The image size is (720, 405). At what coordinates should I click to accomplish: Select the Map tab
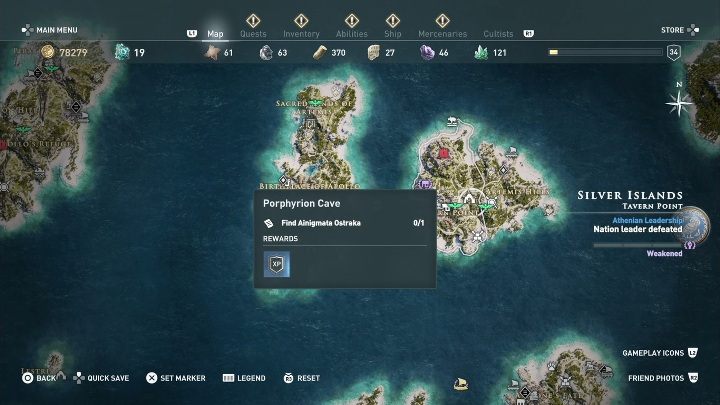pos(215,33)
